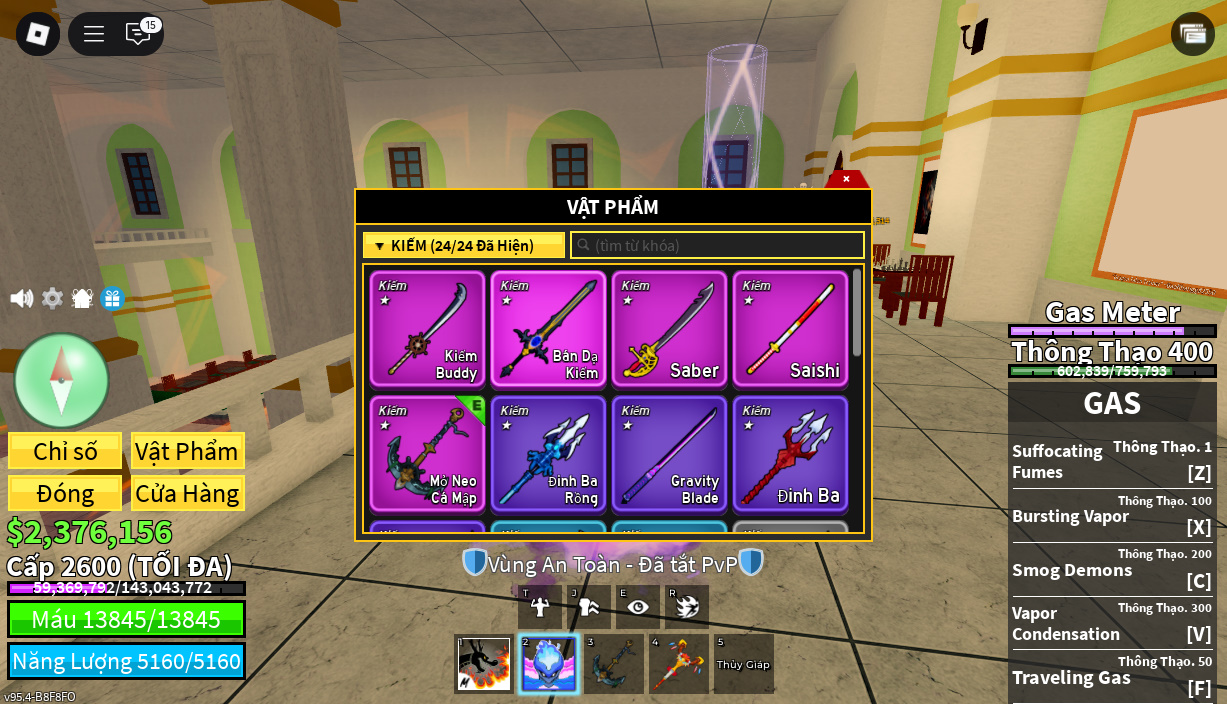Pick the Saishi sword
Image resolution: width=1227 pixels, height=704 pixels.
pyautogui.click(x=790, y=329)
